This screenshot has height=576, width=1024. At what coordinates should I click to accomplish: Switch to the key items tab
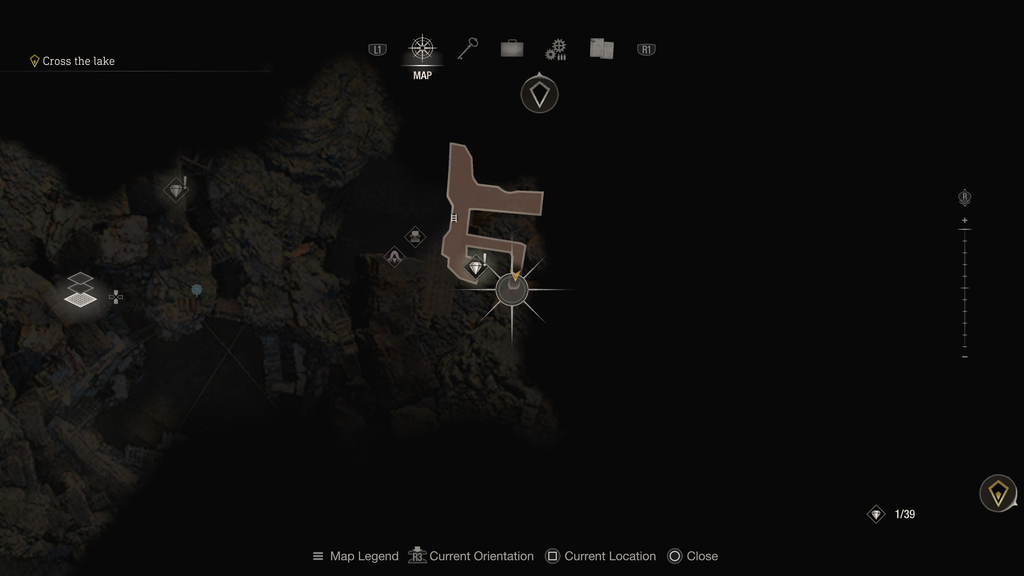[467, 48]
